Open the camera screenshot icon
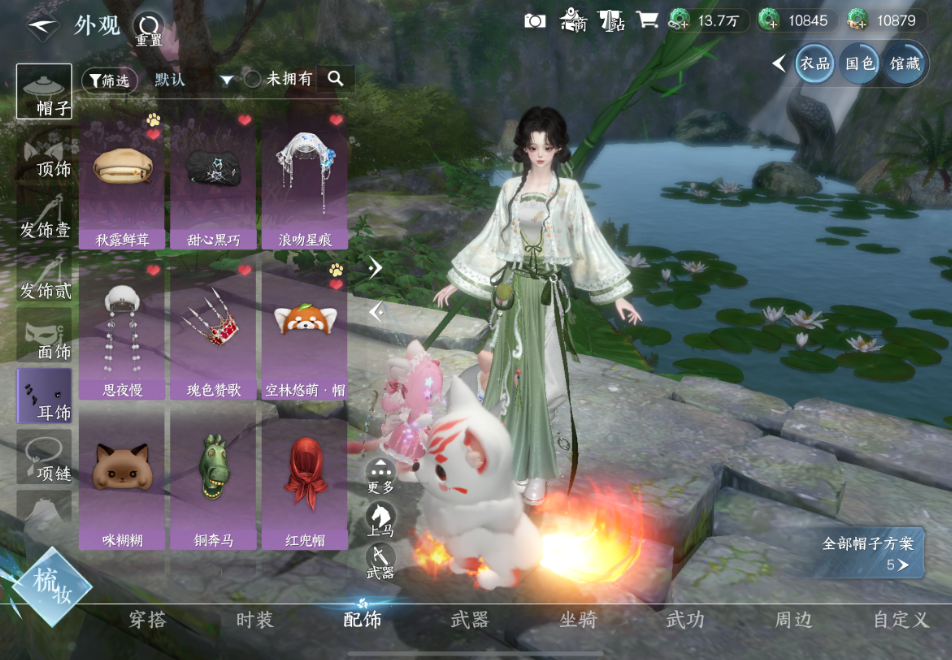 (535, 20)
